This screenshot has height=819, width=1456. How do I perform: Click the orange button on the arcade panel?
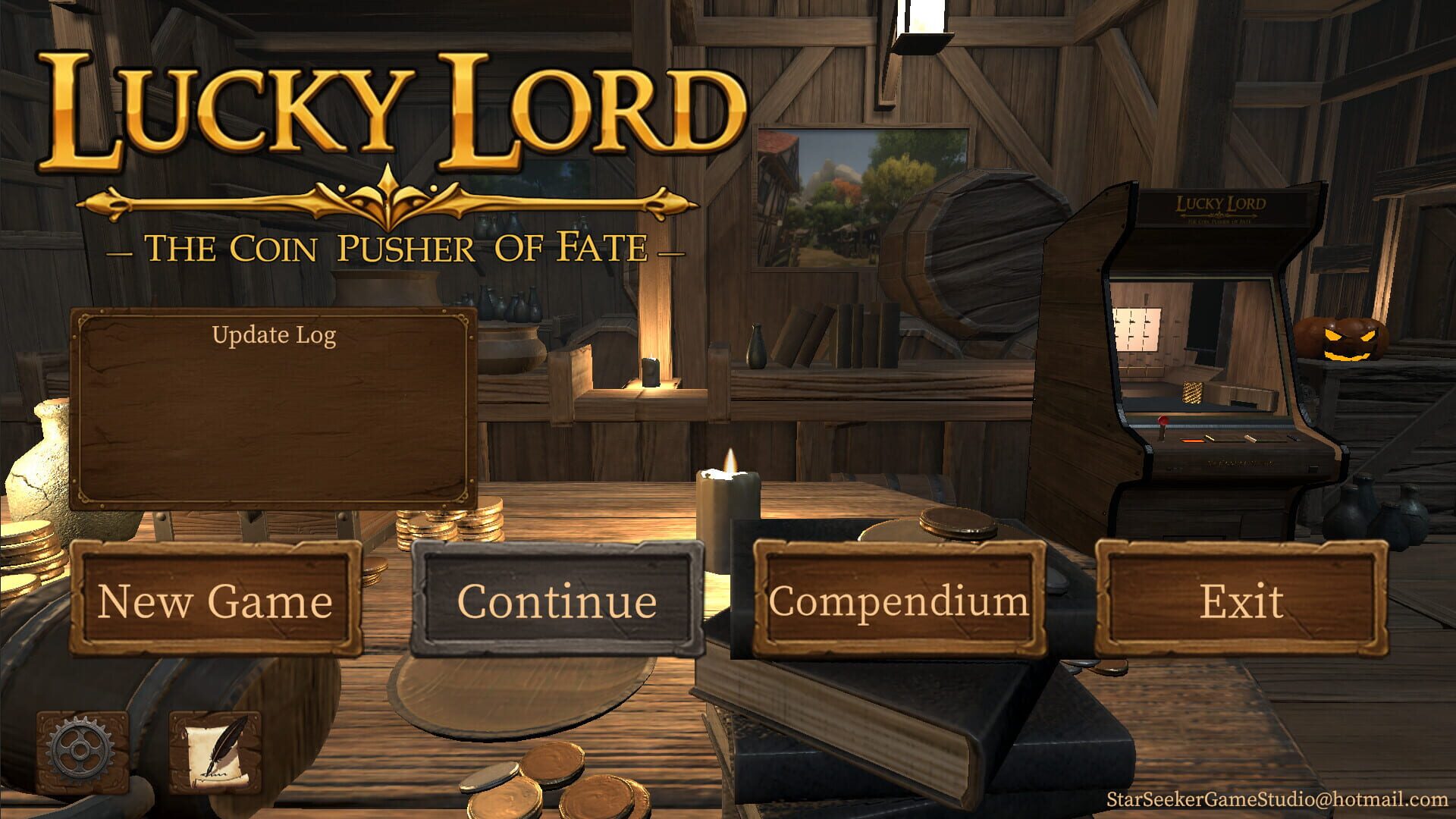click(1192, 441)
